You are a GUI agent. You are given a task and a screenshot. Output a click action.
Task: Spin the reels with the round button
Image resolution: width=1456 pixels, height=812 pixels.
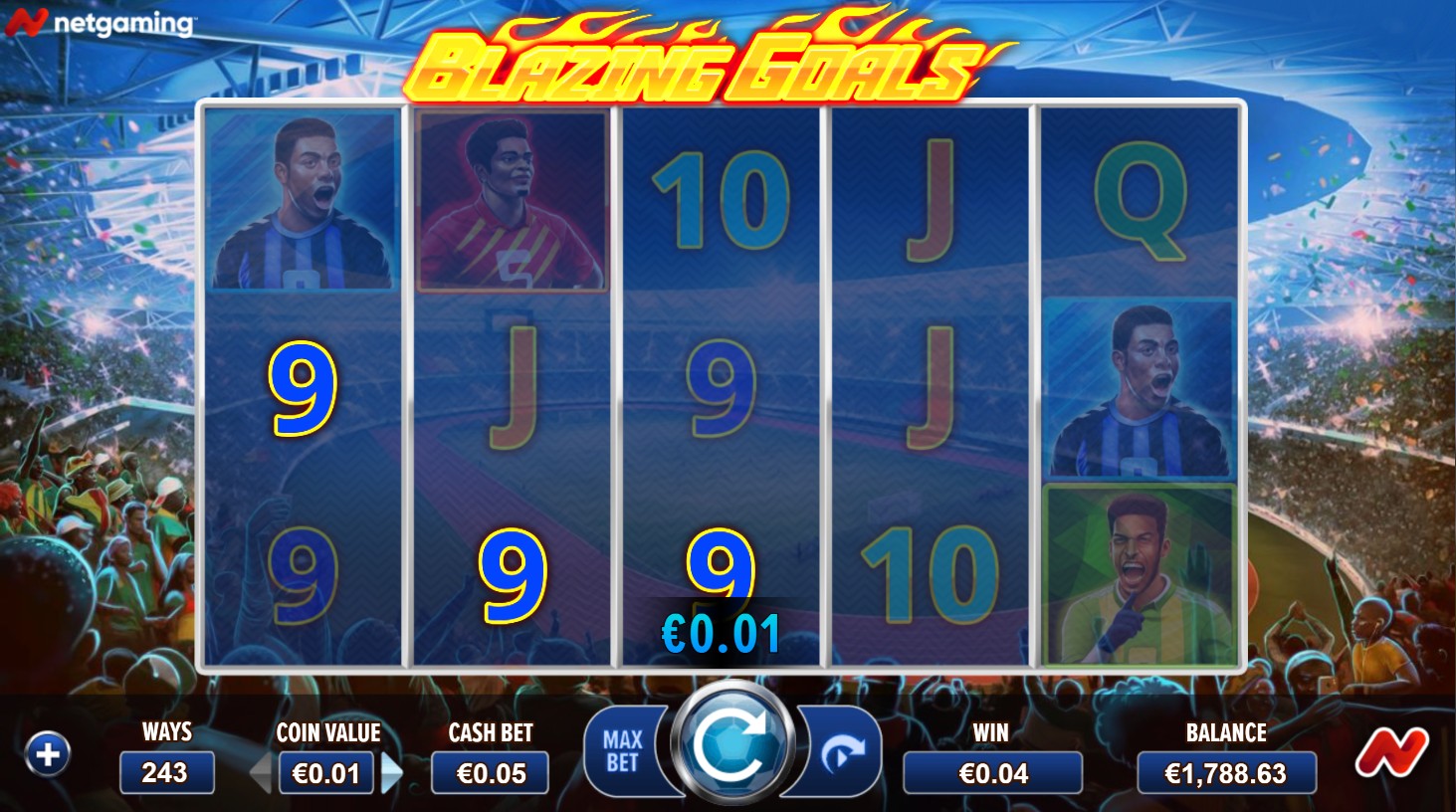point(733,745)
